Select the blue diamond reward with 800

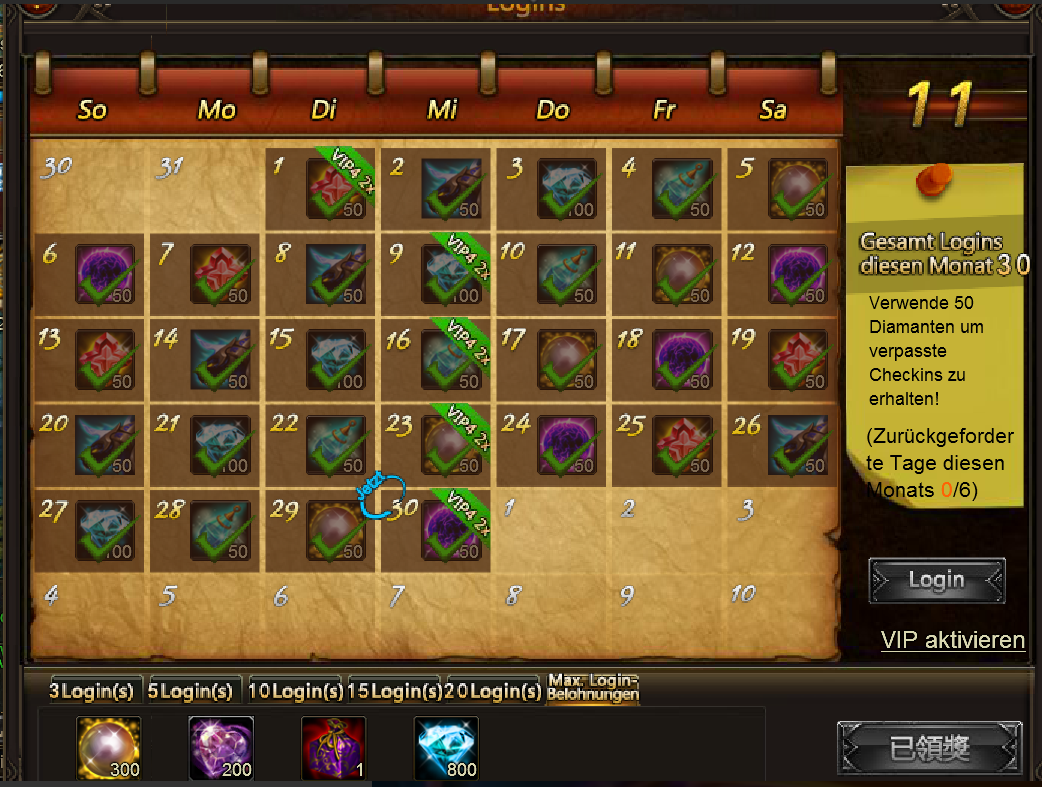[446, 747]
